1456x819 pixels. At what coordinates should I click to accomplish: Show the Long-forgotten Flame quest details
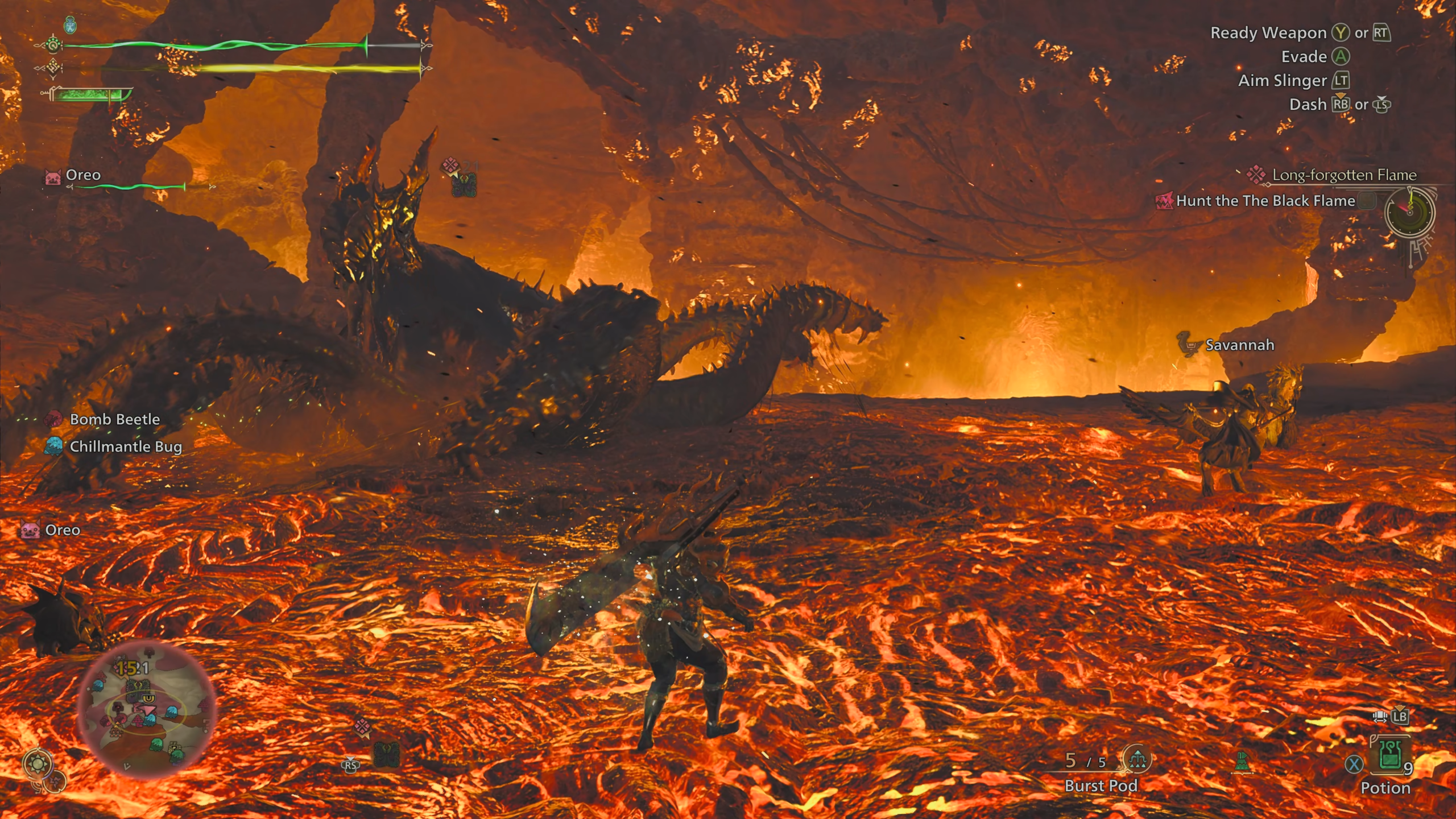point(1343,175)
